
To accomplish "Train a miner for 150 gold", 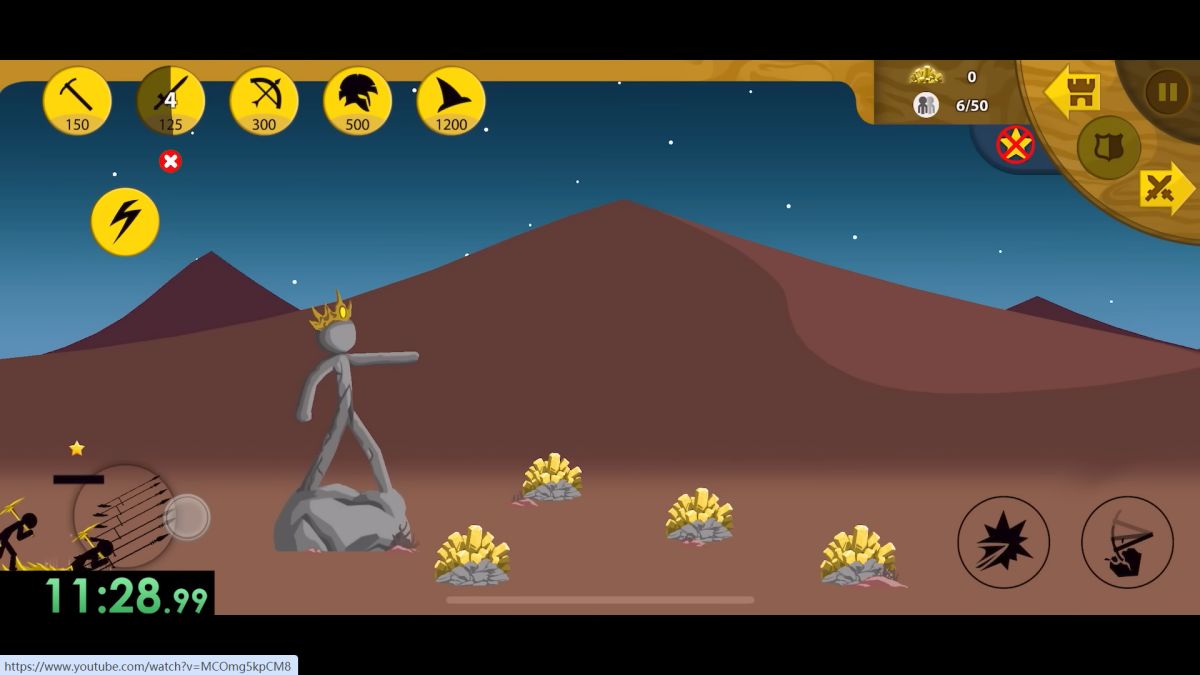I will (x=77, y=100).
